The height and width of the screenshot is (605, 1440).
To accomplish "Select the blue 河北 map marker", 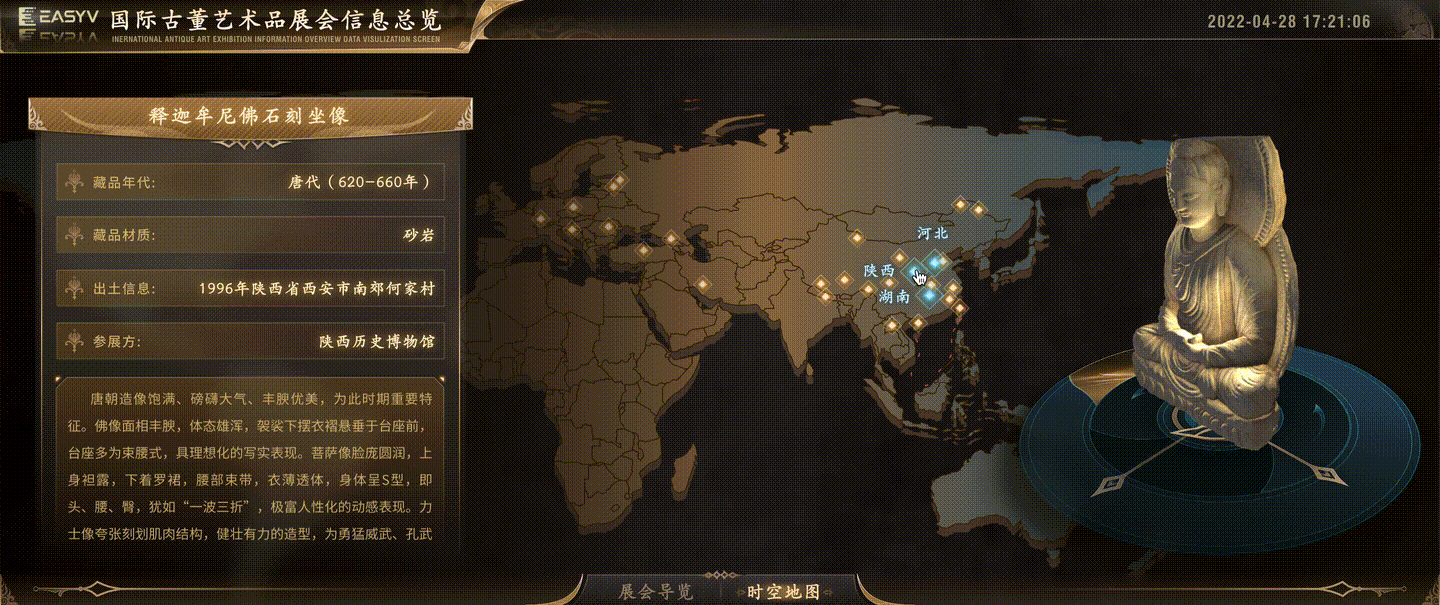I will pos(936,262).
